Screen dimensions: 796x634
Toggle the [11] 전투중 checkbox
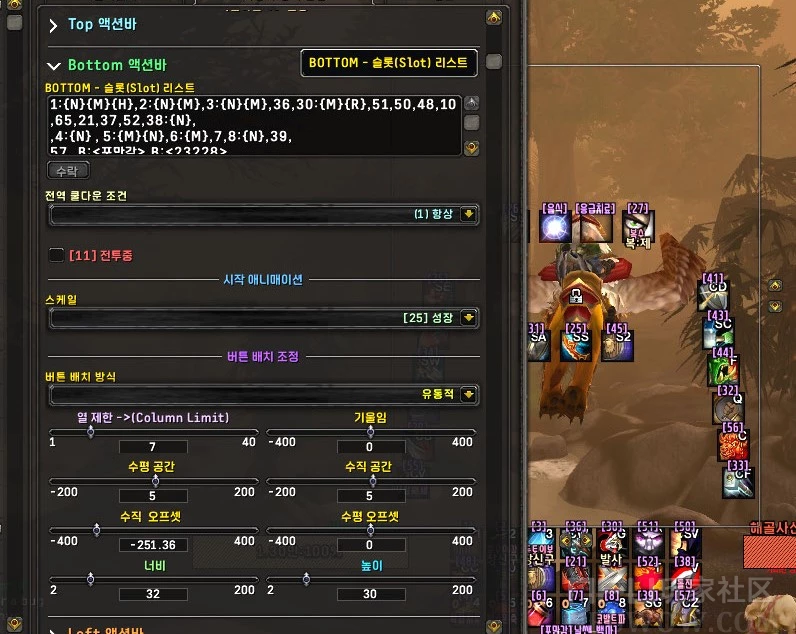[56, 255]
